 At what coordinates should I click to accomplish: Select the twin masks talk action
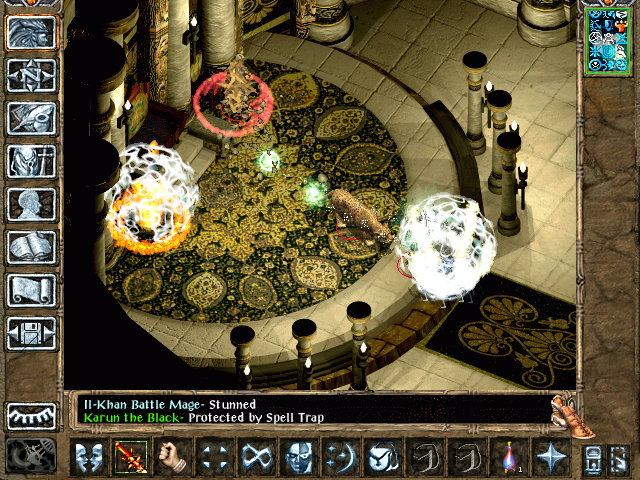click(88, 457)
